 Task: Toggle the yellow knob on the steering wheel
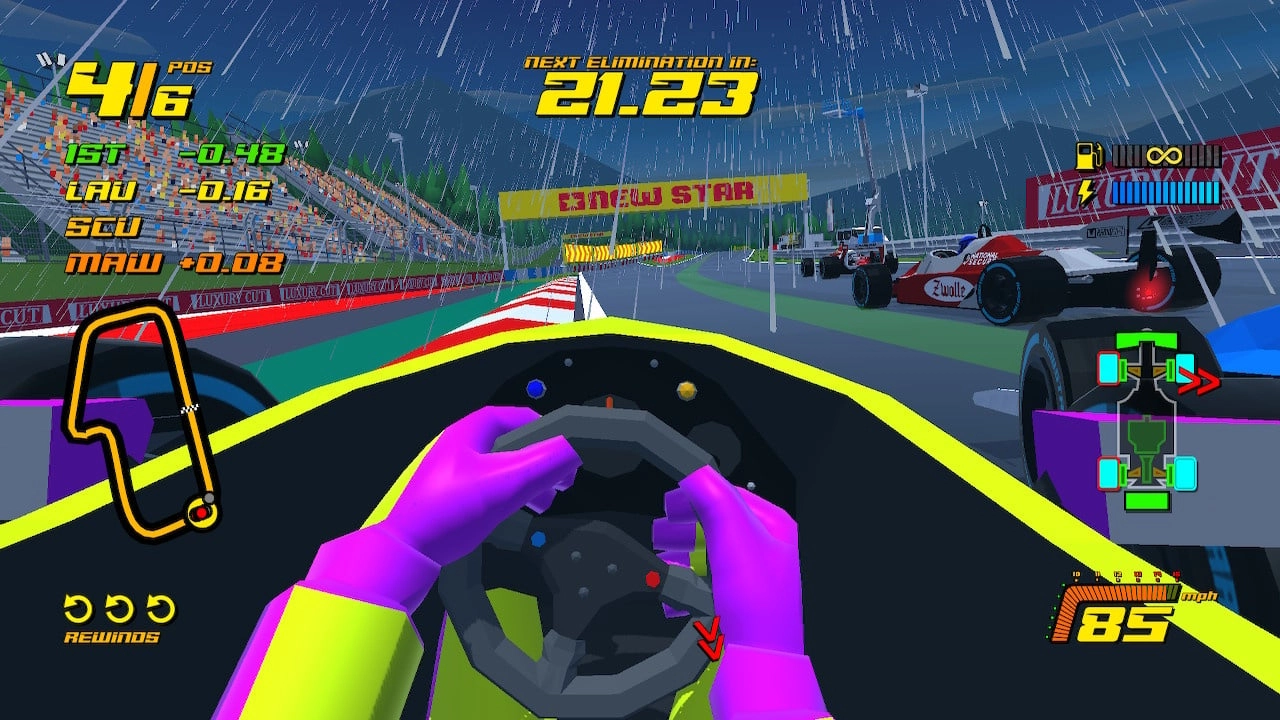[x=687, y=391]
